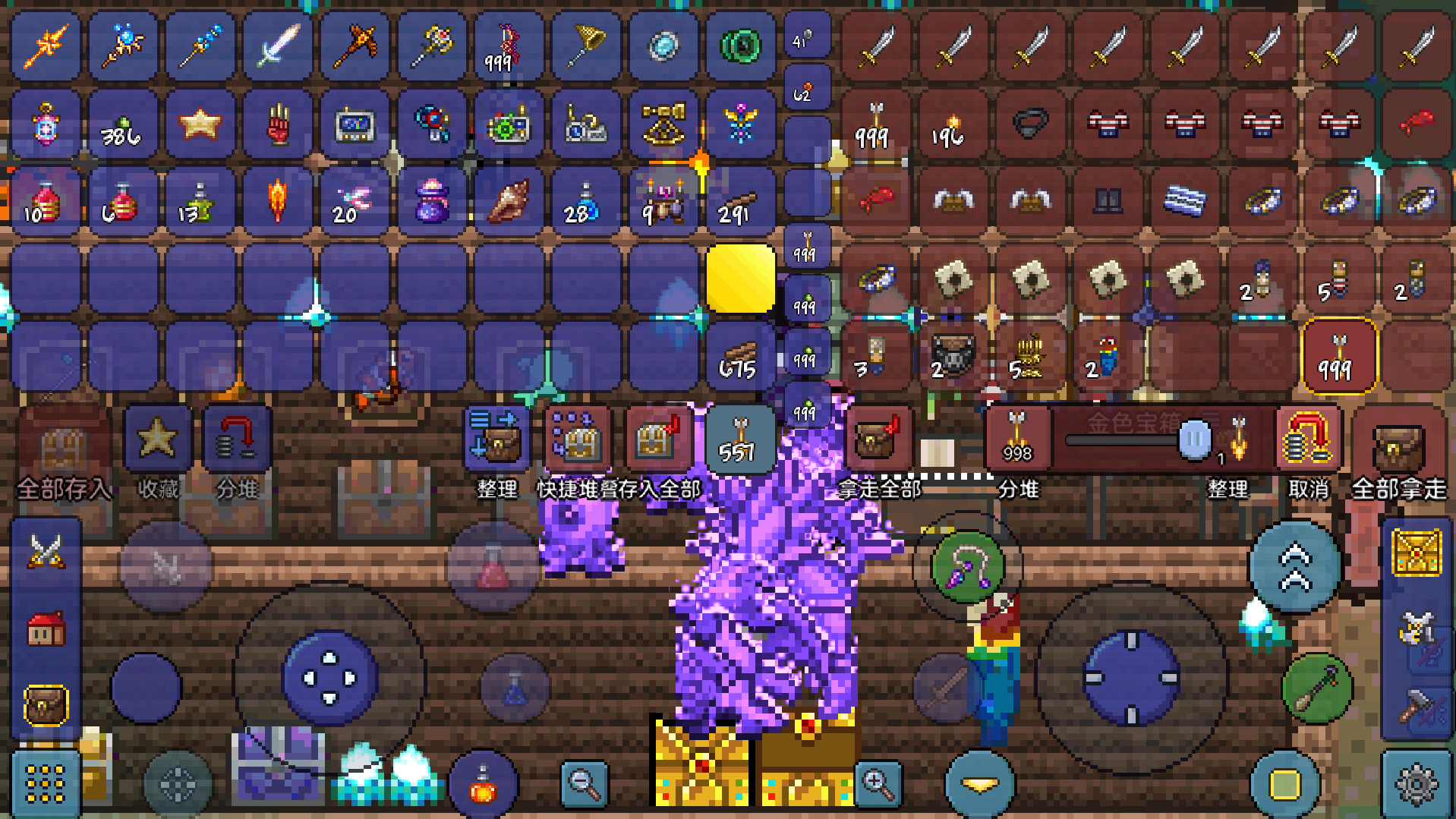Select the yellow star inventory slot
The width and height of the screenshot is (1456, 819).
[200, 124]
